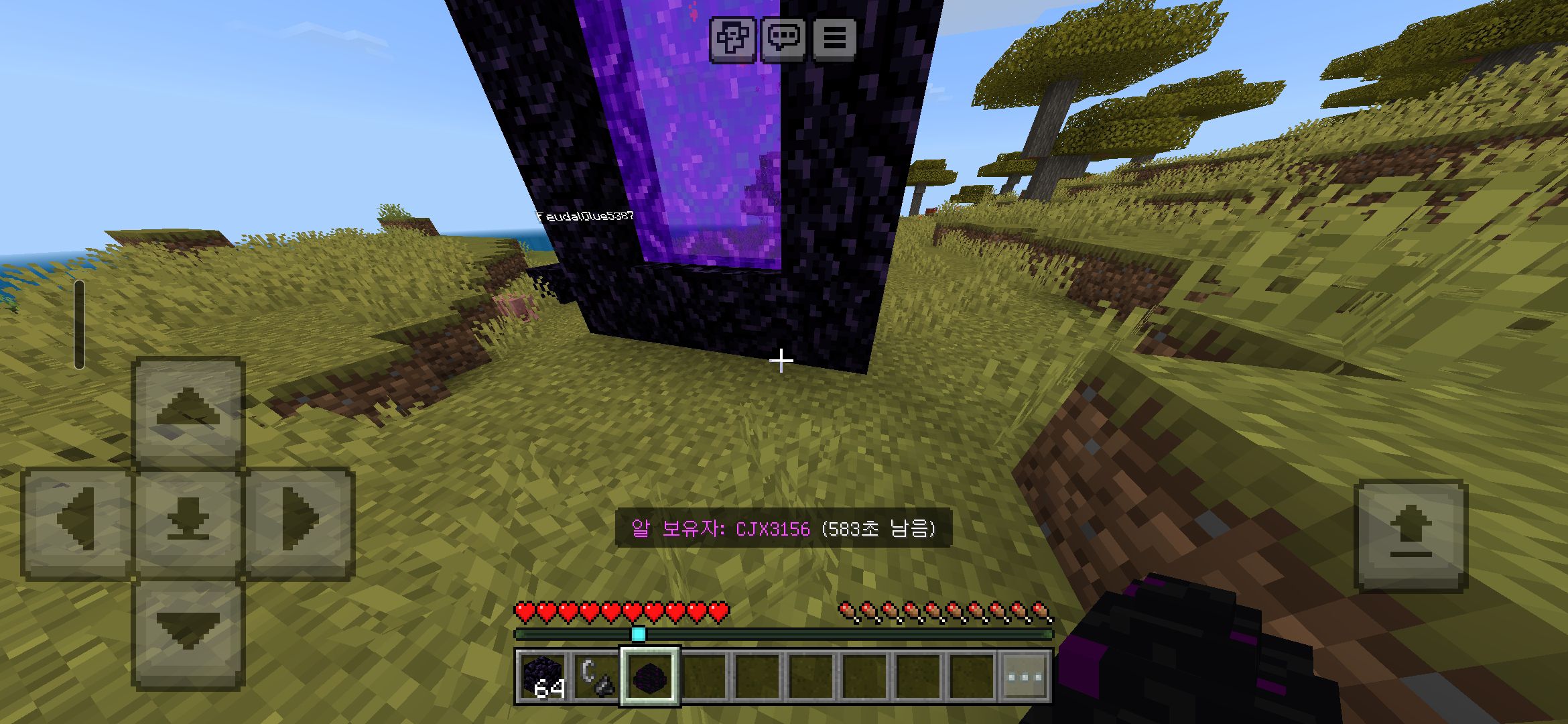
Task: Tap the jump button
Action: [1411, 535]
